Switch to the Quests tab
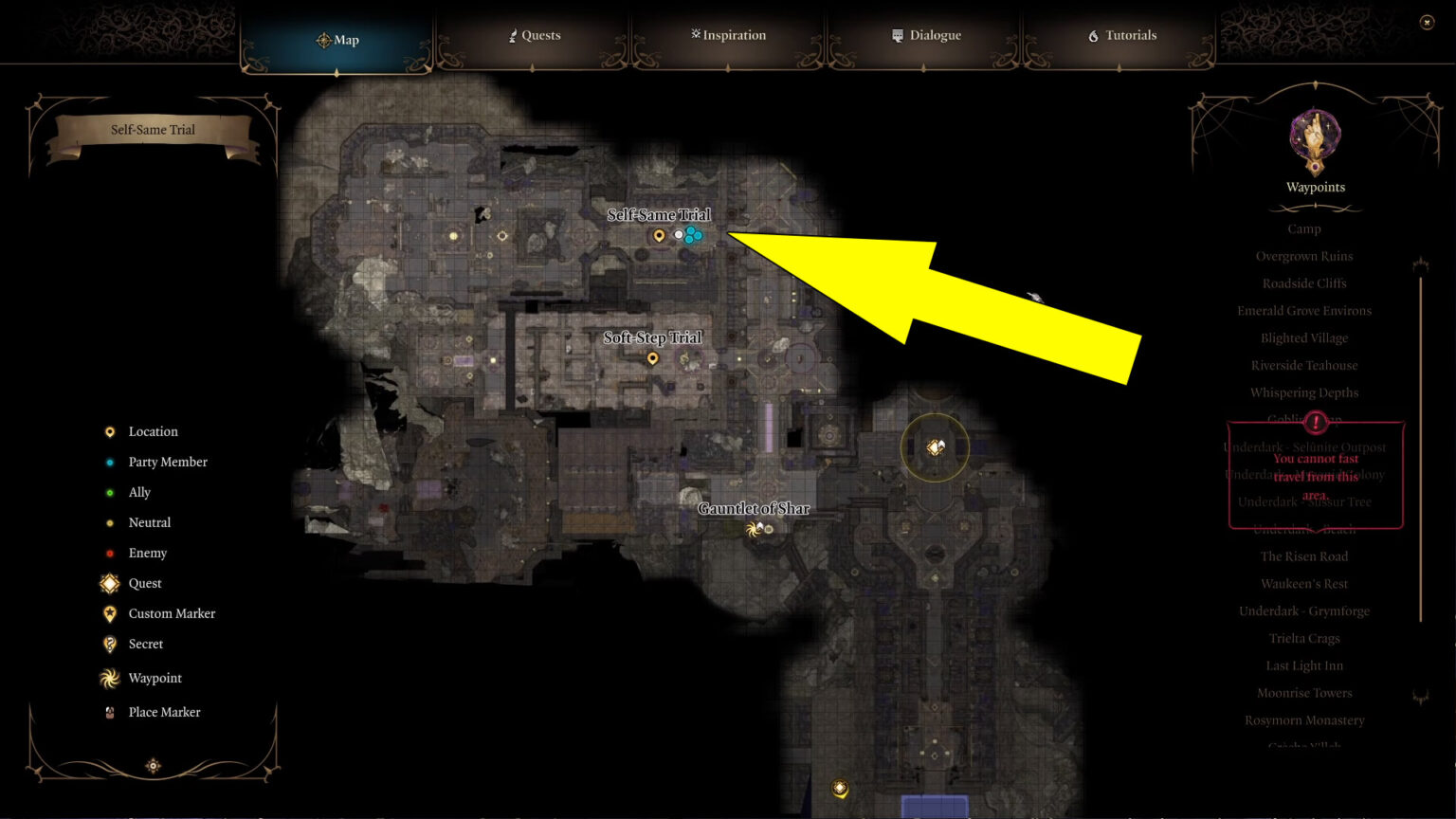Viewport: 1456px width, 819px height. pos(534,35)
